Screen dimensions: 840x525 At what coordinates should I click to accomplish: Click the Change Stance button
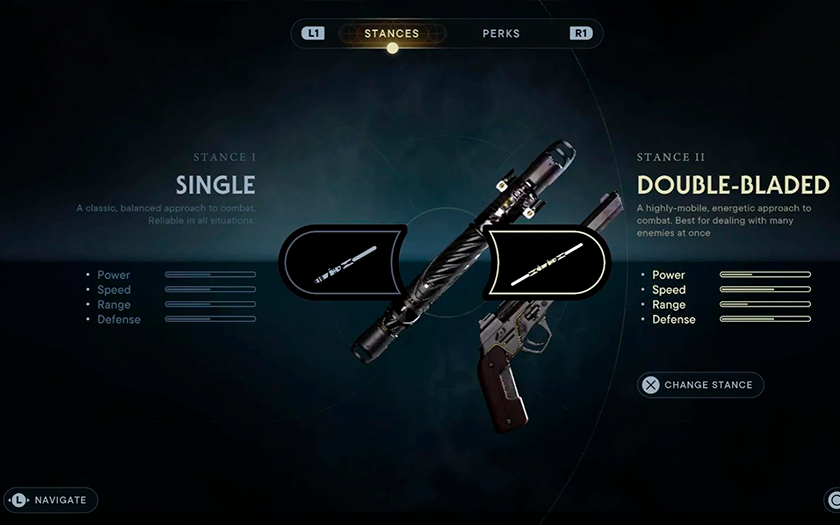pos(701,385)
